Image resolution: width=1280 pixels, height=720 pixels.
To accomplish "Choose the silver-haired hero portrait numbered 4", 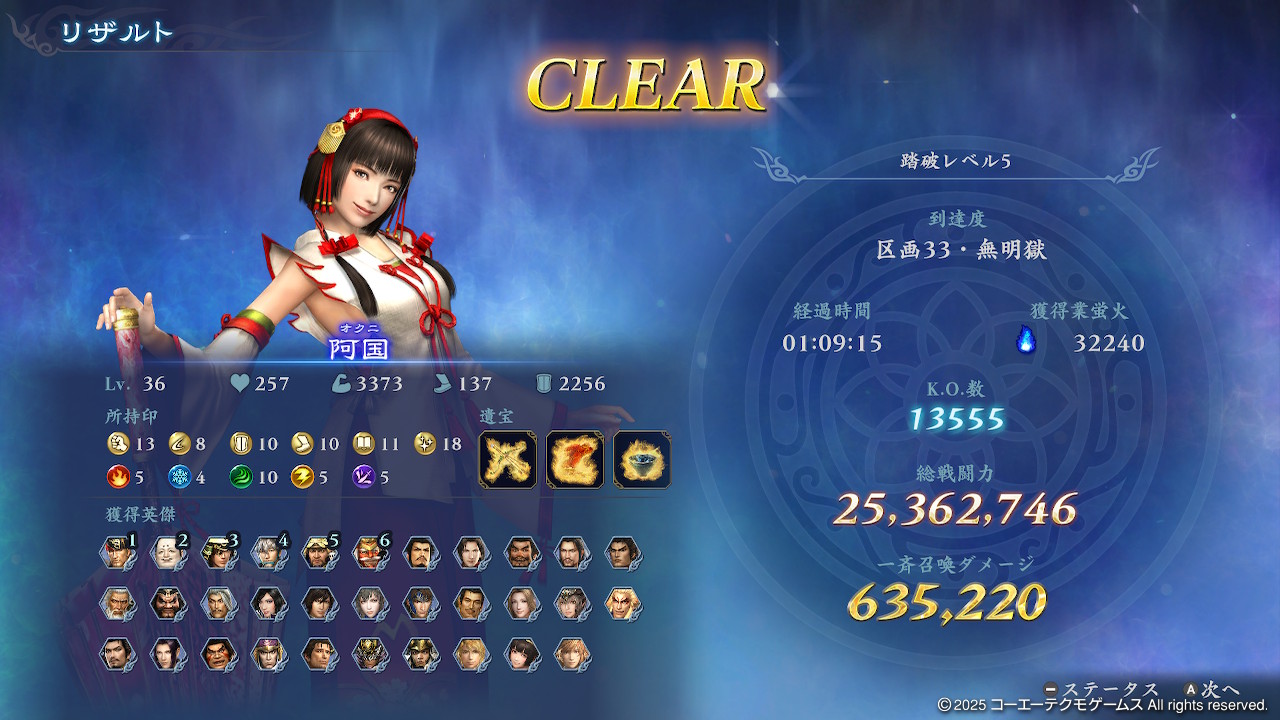I will (269, 553).
